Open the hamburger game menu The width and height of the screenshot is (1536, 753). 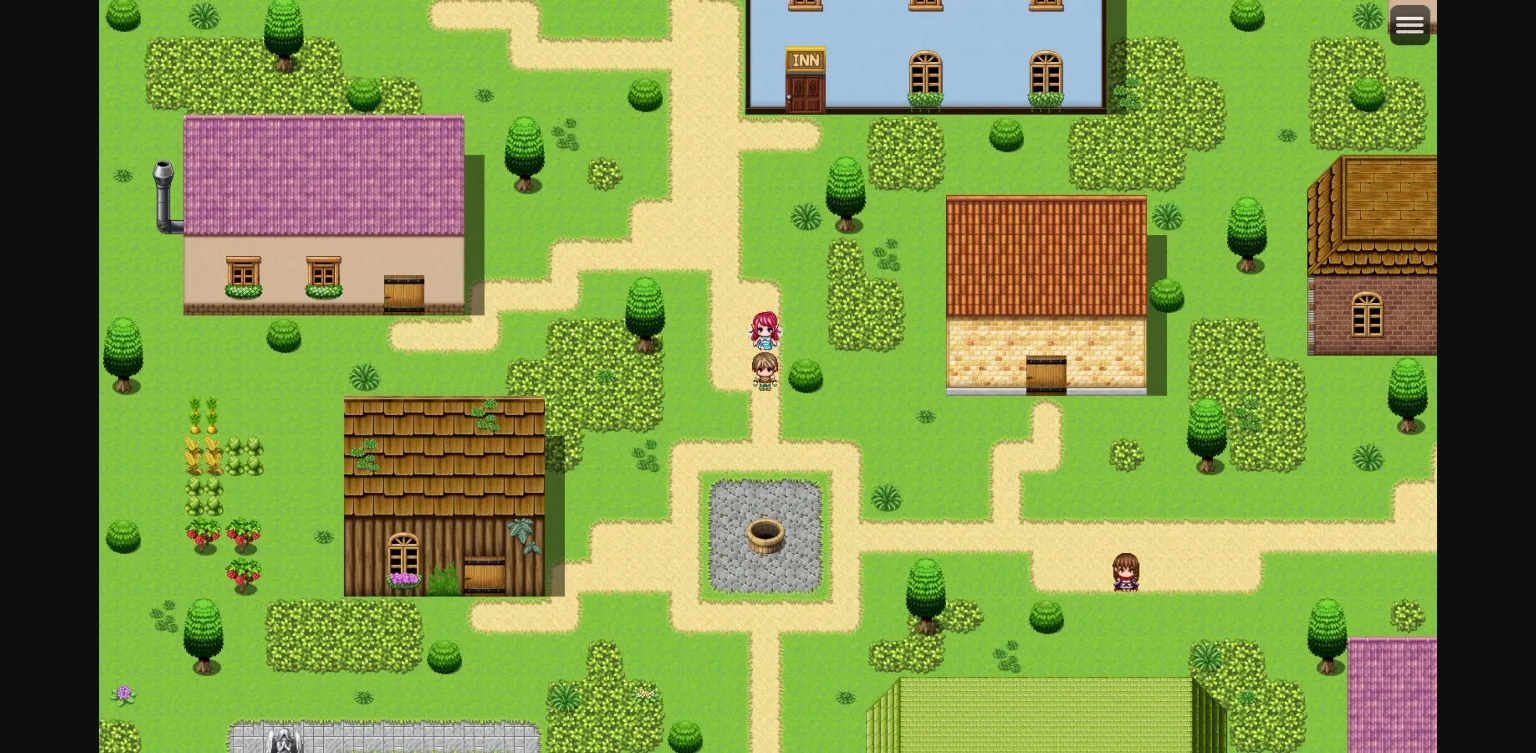(x=1409, y=24)
